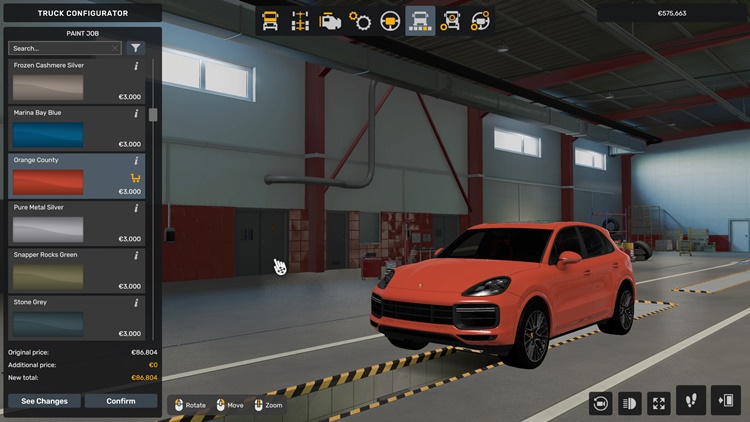Click the paint job search field
The width and height of the screenshot is (750, 422).
click(x=60, y=48)
